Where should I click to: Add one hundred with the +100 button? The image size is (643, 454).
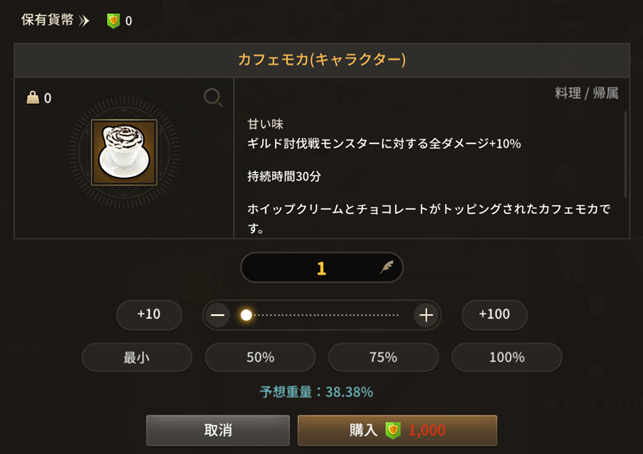[x=494, y=315]
